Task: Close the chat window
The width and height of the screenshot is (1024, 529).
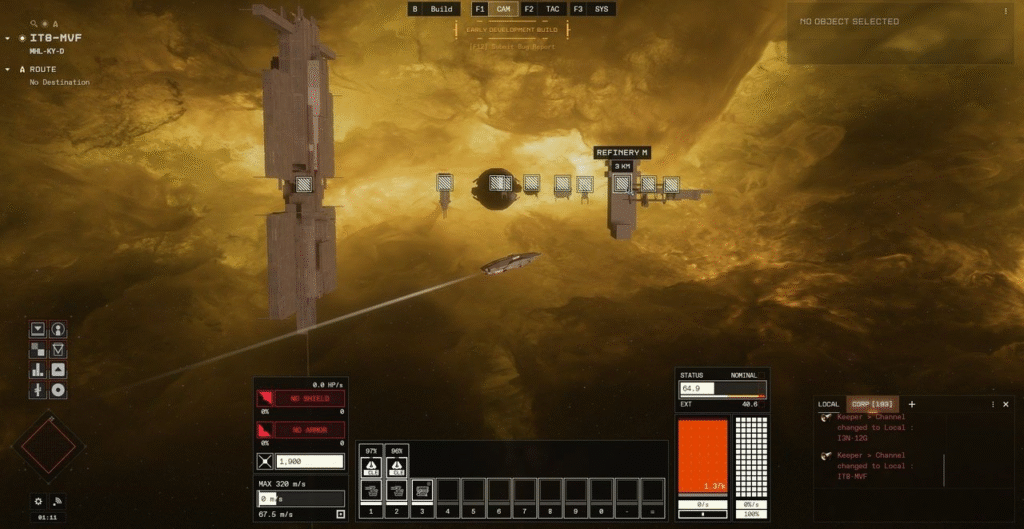Action: pos(1006,404)
